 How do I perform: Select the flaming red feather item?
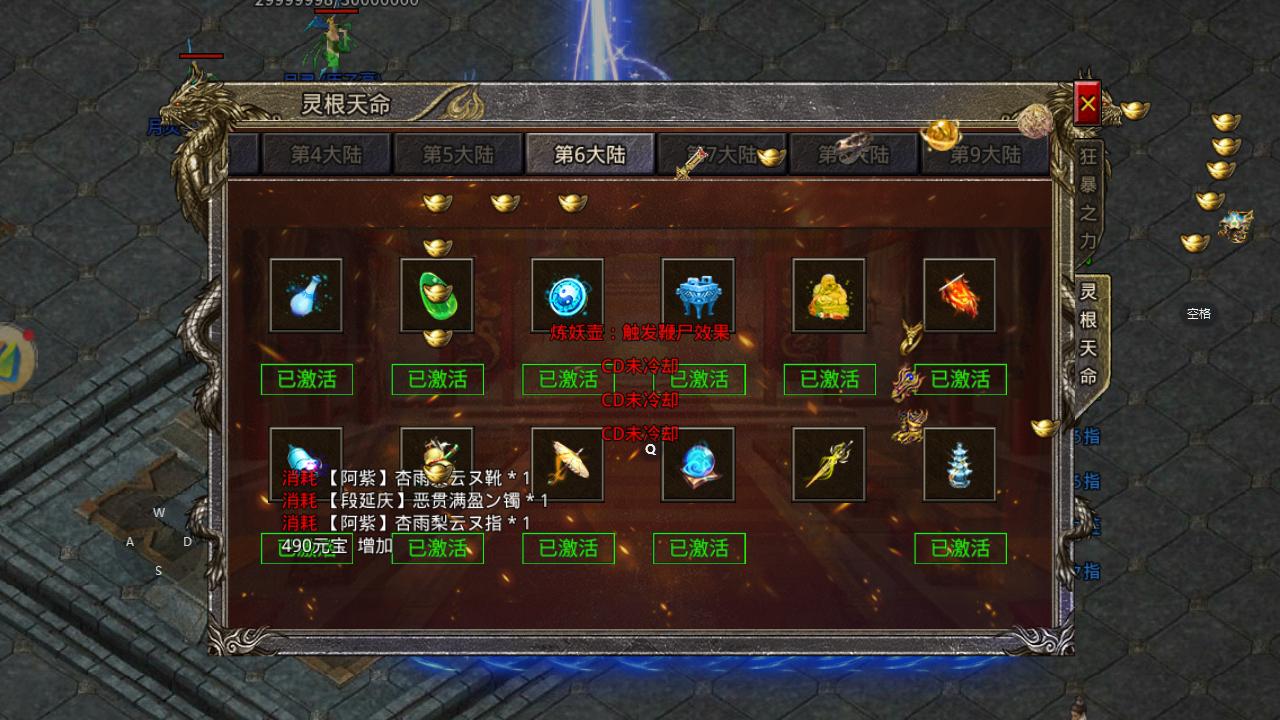[x=959, y=295]
